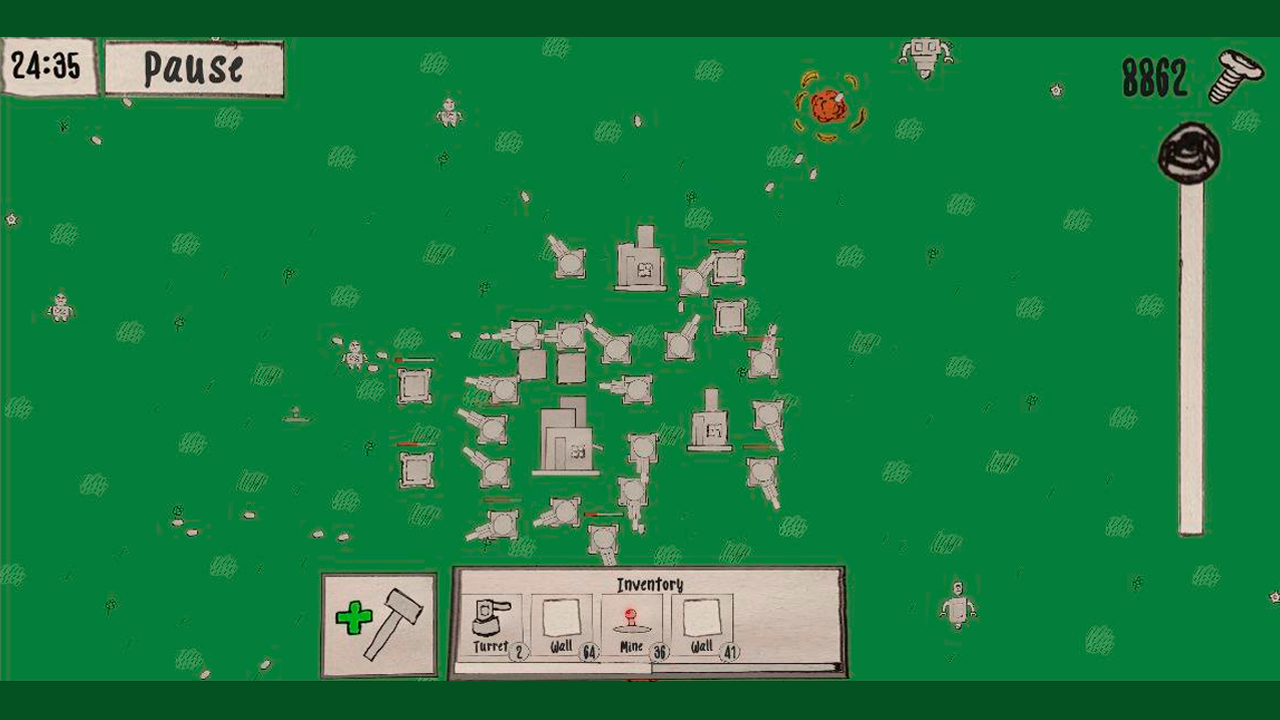The image size is (1280, 720).
Task: Select the Turret item in inventory
Action: 487,620
